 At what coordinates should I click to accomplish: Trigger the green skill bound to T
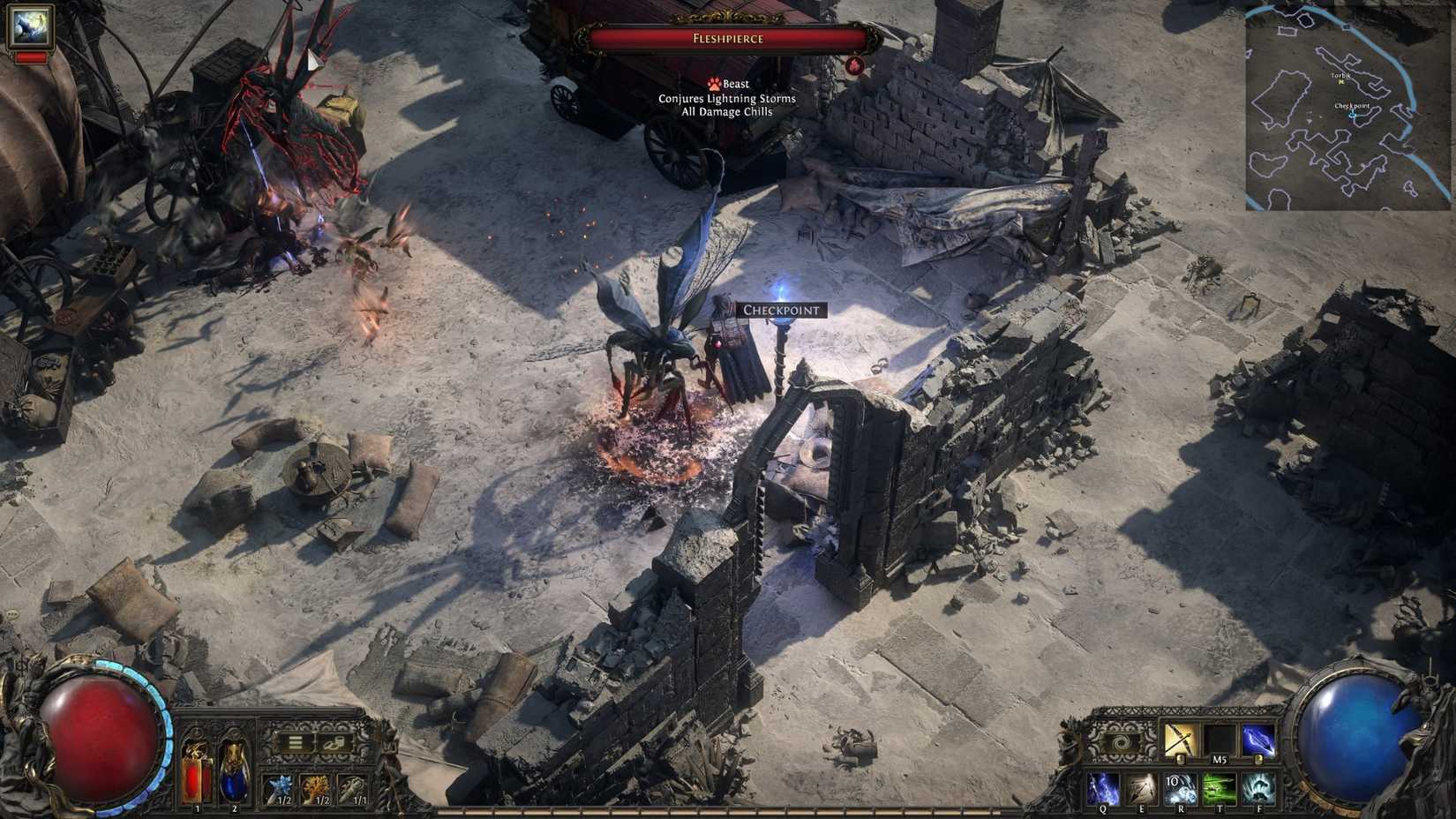click(1220, 787)
